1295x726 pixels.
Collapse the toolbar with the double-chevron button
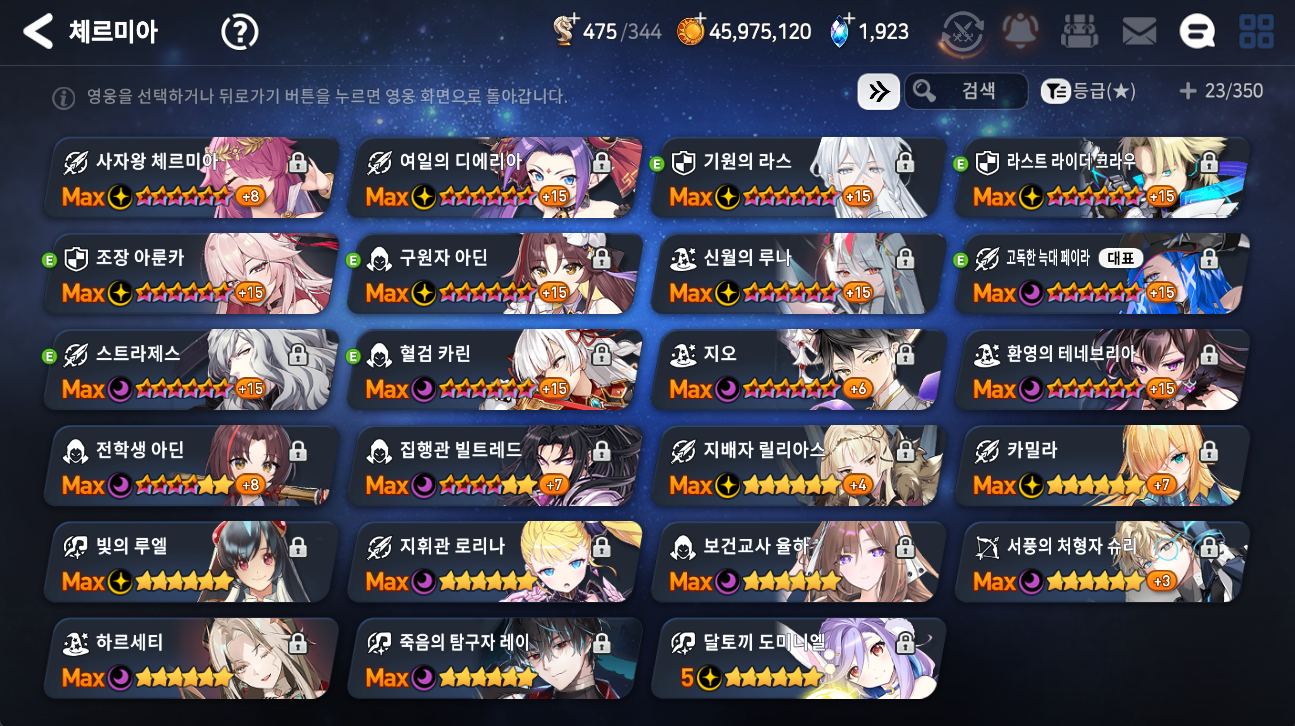(878, 91)
